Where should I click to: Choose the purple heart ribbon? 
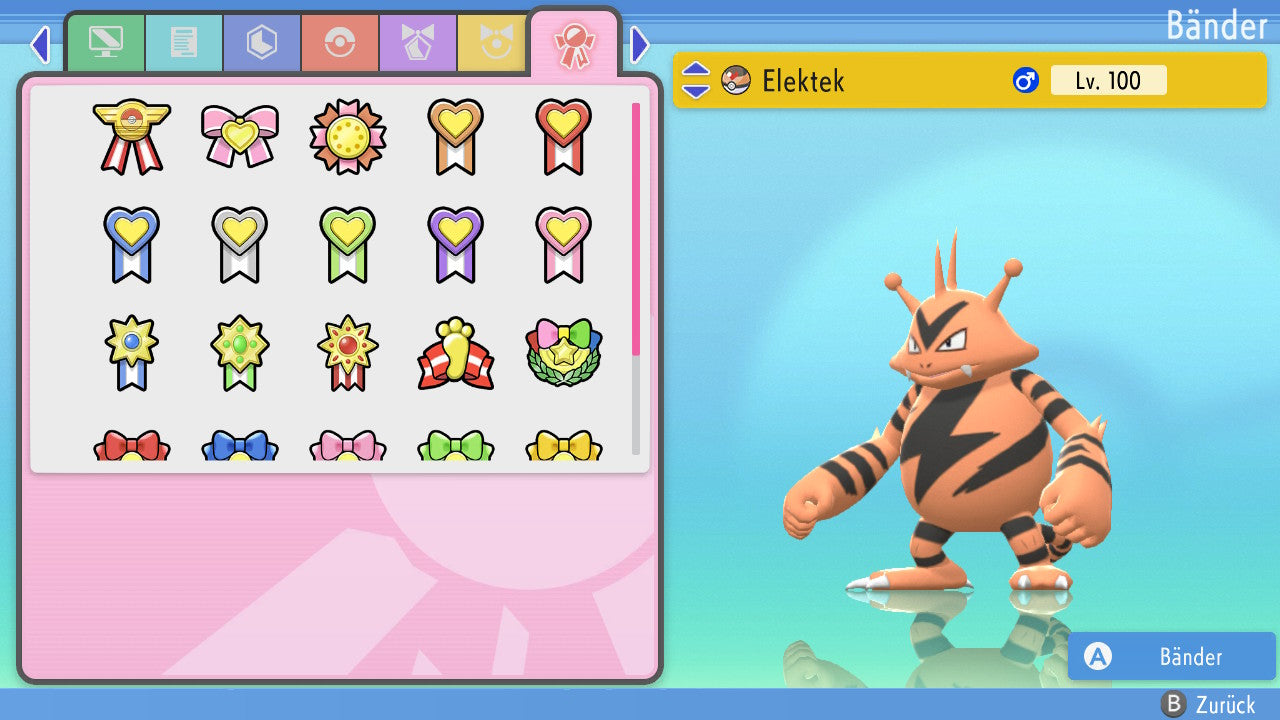456,244
